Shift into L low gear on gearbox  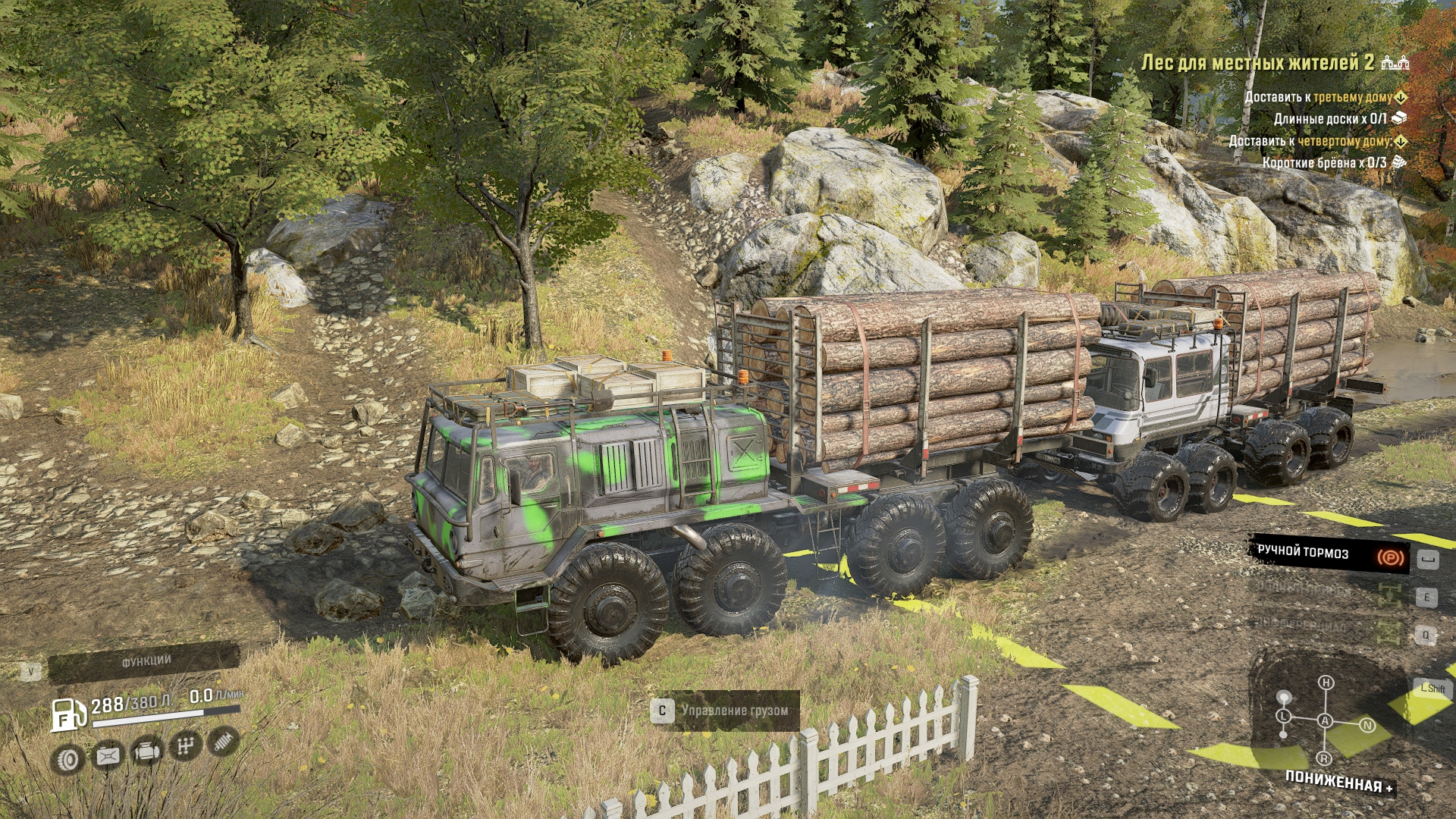(x=1283, y=716)
